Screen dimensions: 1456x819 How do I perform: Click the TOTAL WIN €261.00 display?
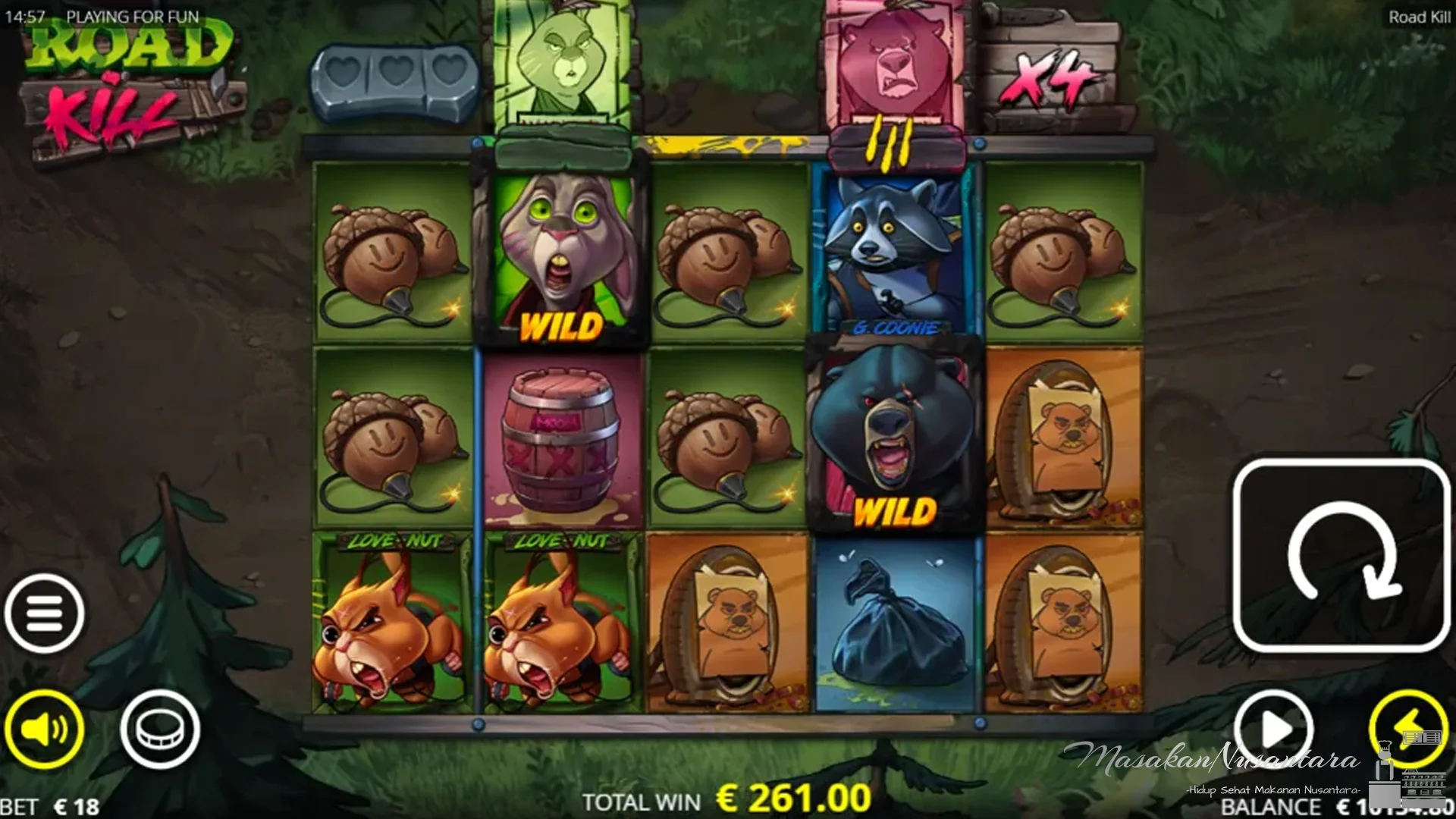pyautogui.click(x=720, y=796)
